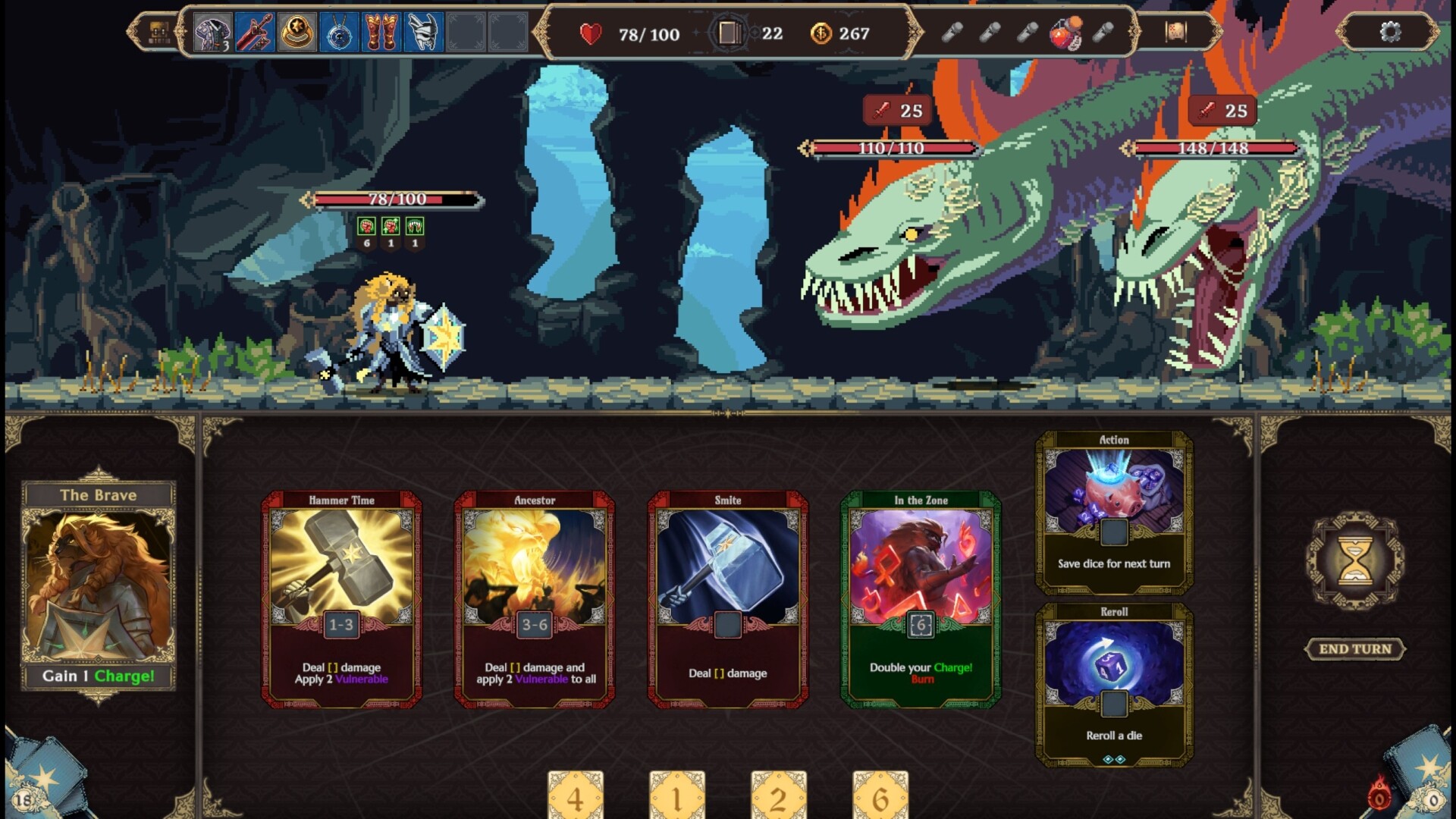Open the settings gear menu

[x=1390, y=32]
